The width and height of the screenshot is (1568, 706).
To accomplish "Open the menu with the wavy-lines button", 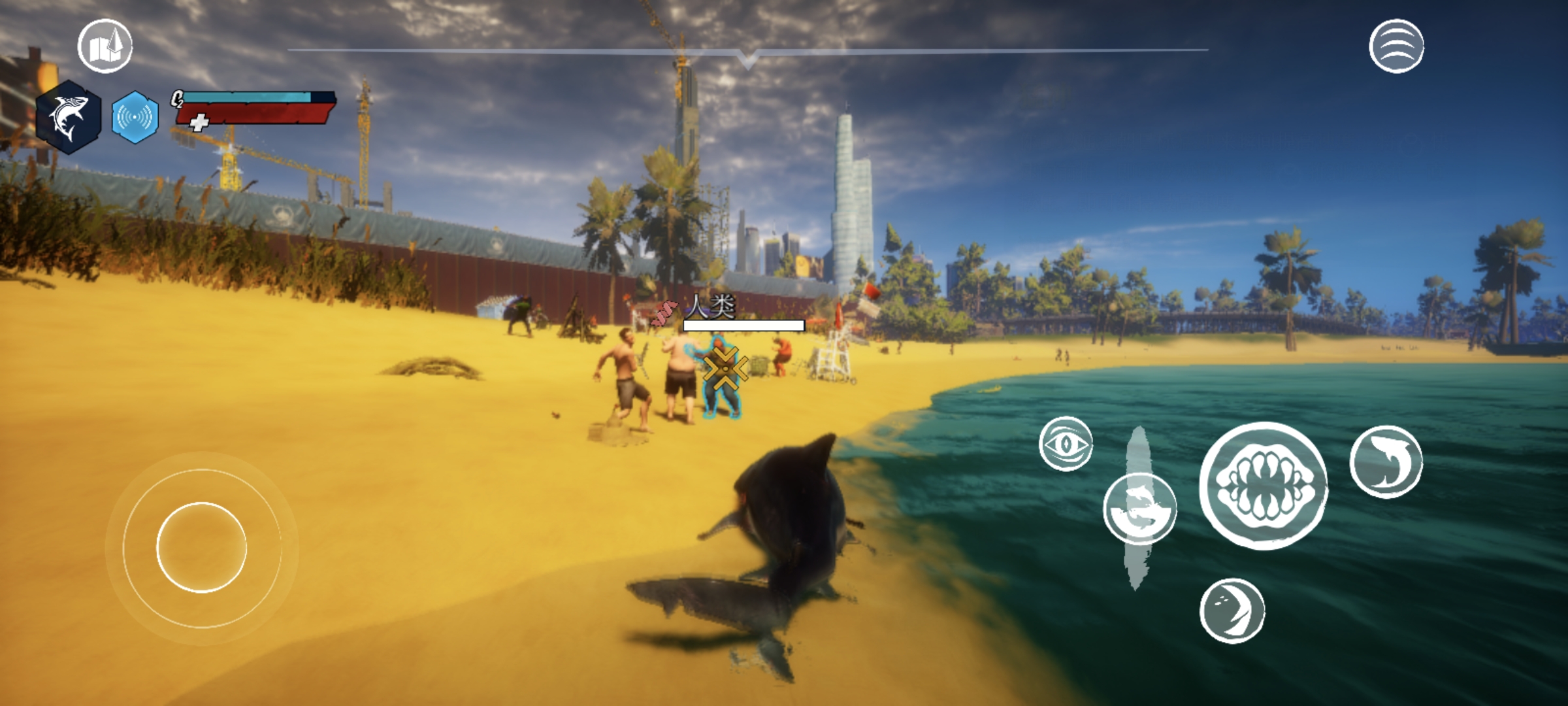I will [x=1396, y=46].
